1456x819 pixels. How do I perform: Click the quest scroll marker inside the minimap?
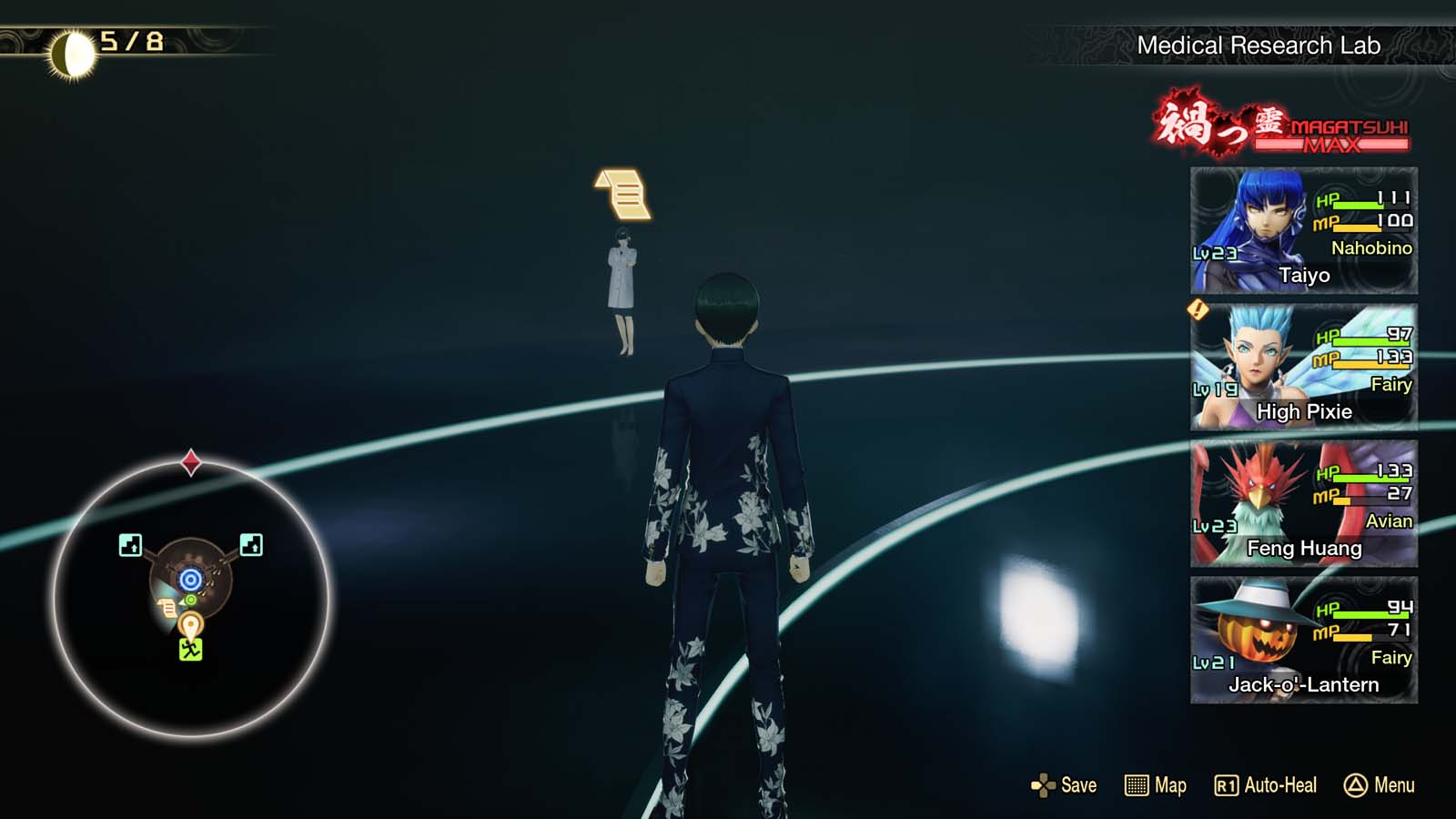168,611
